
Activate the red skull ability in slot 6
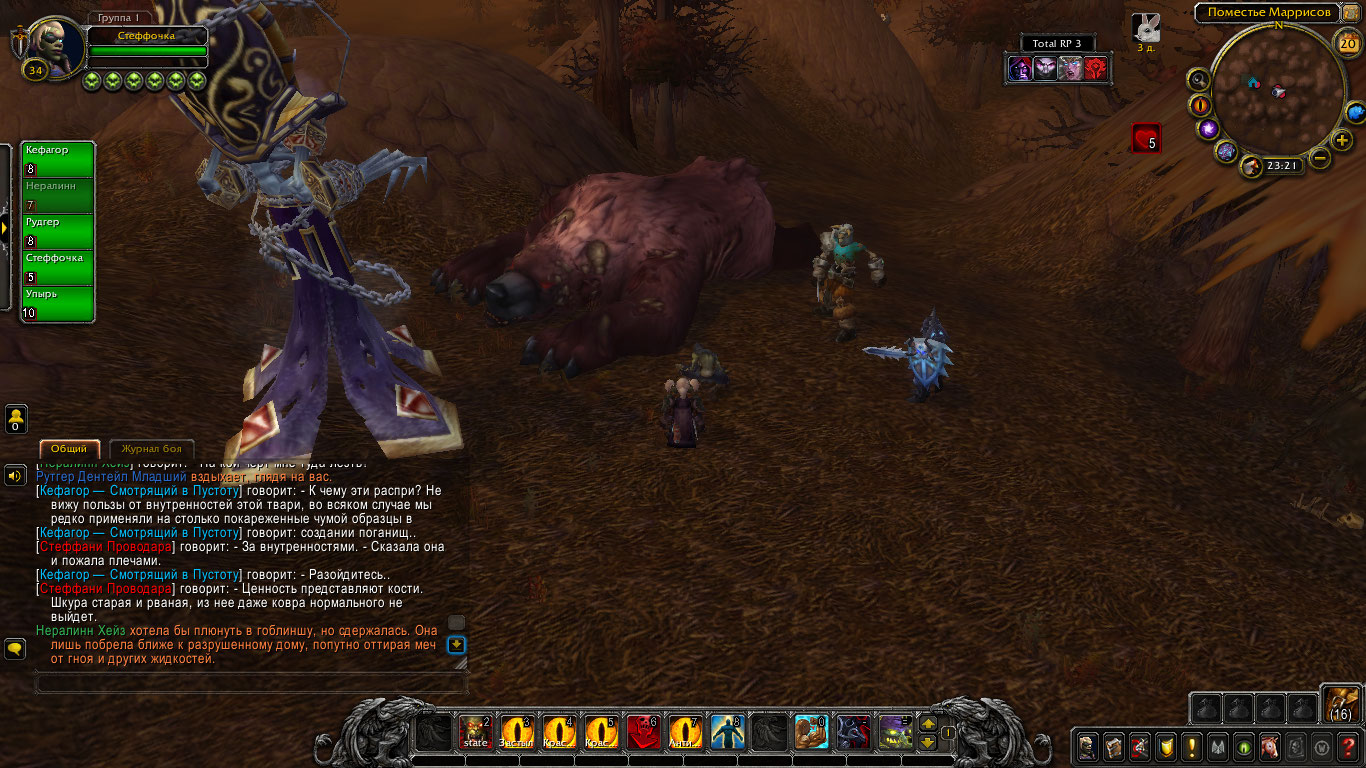641,733
